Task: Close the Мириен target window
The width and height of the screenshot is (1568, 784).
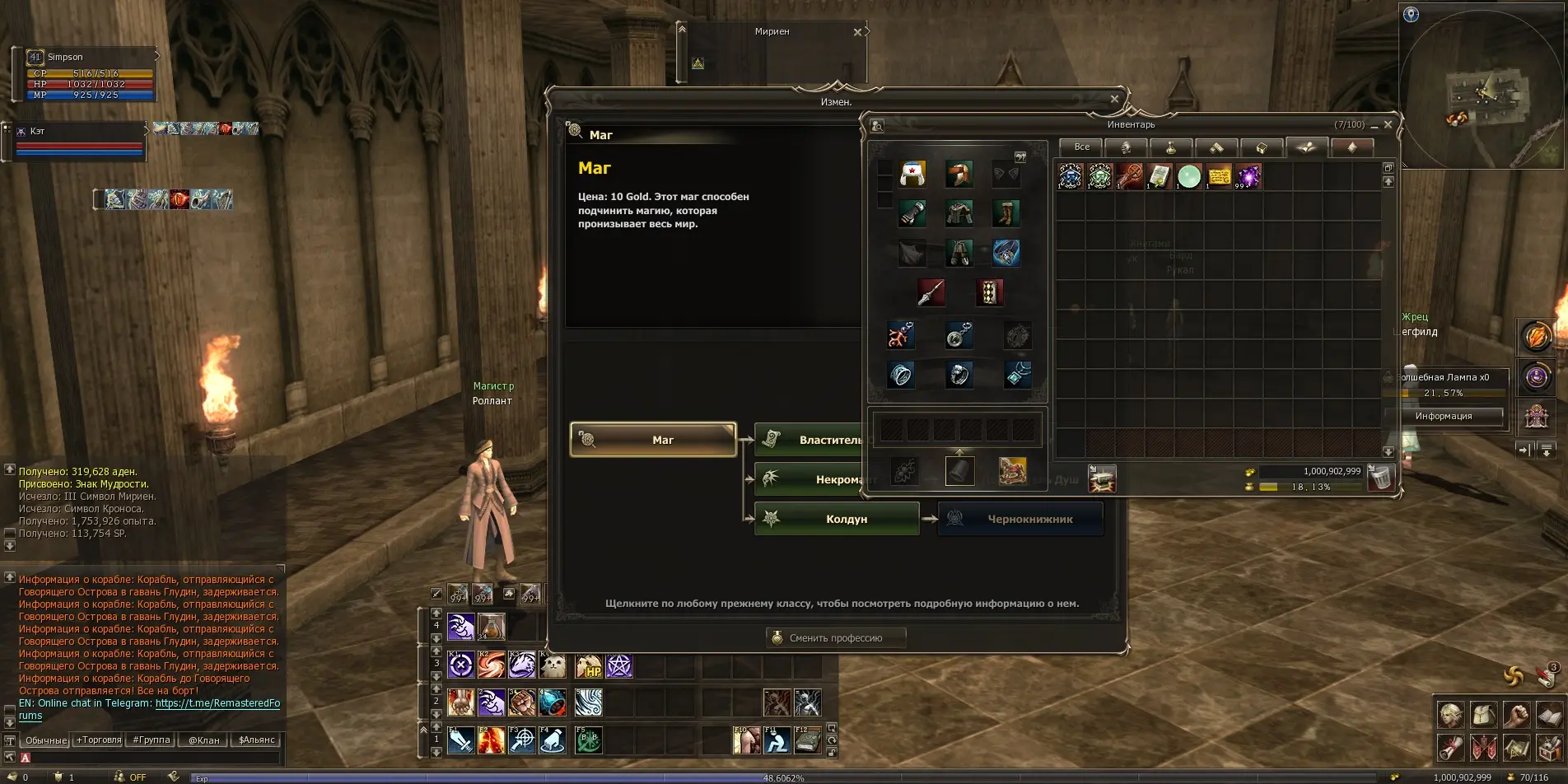Action: click(857, 32)
